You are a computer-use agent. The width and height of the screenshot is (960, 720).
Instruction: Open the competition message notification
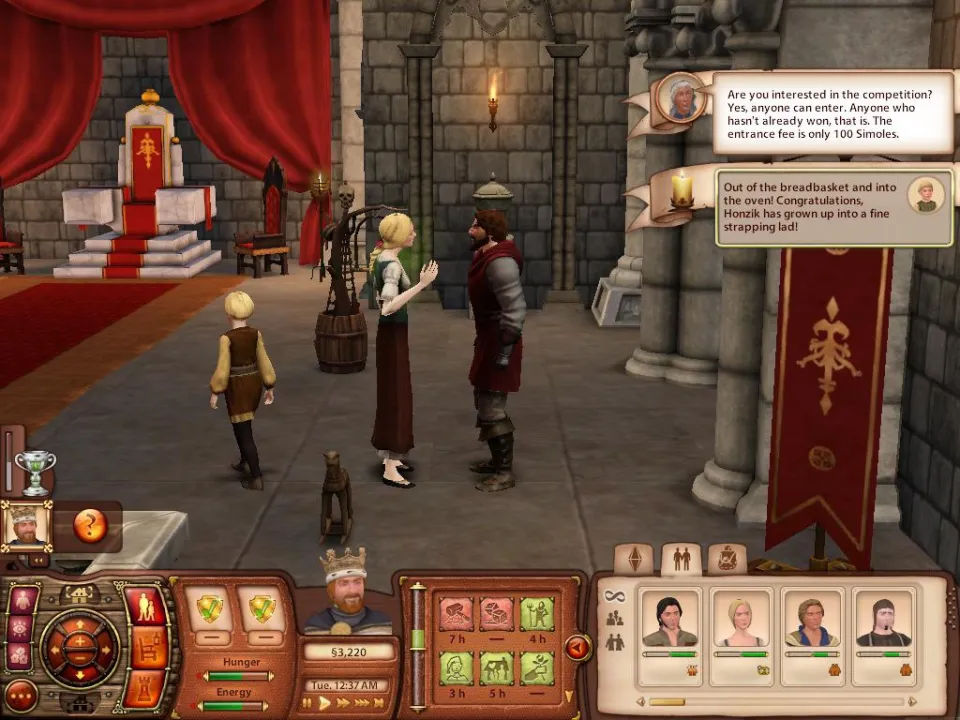tap(832, 112)
